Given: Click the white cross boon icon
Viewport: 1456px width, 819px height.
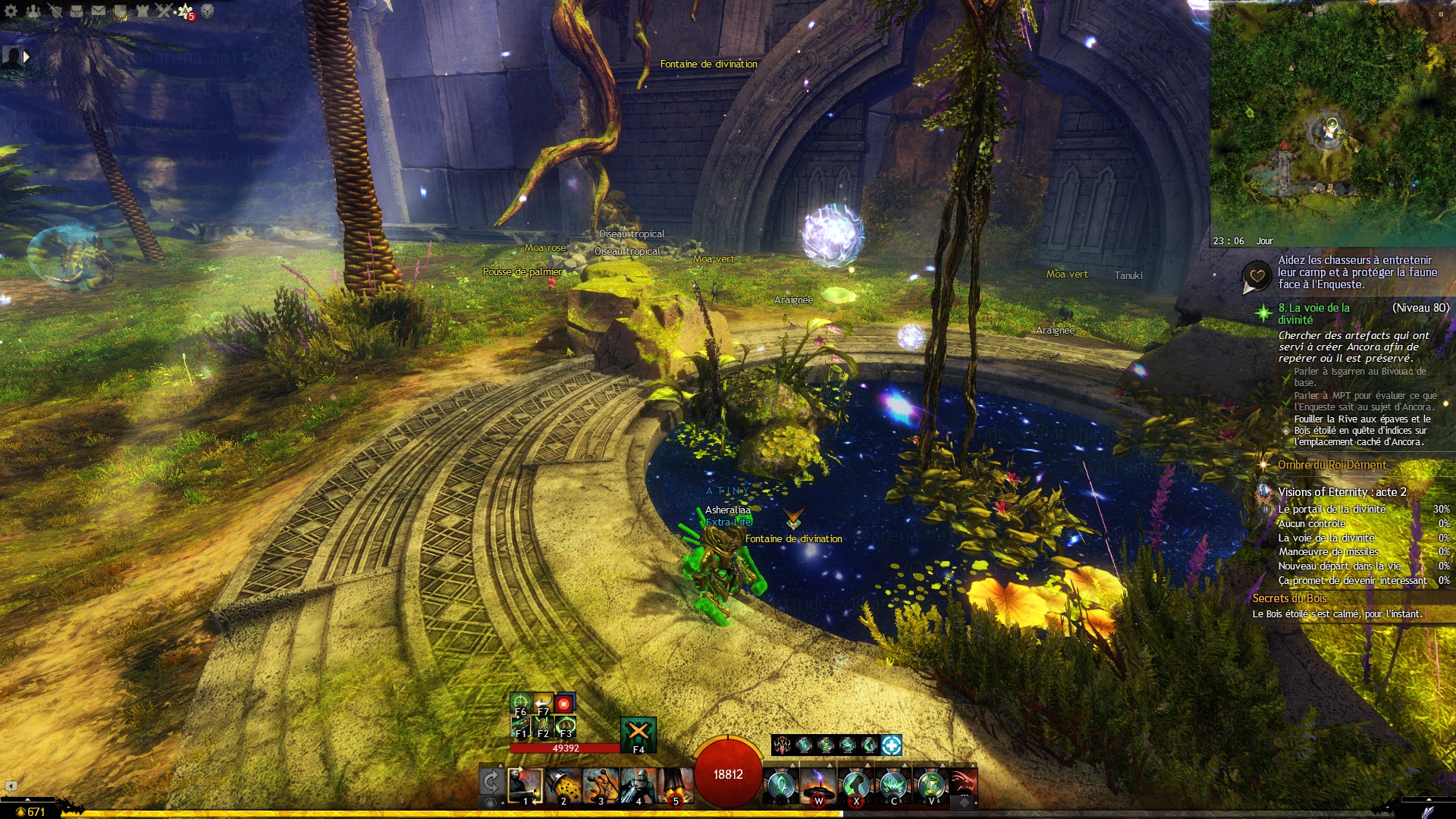Looking at the screenshot, I should coord(892,745).
